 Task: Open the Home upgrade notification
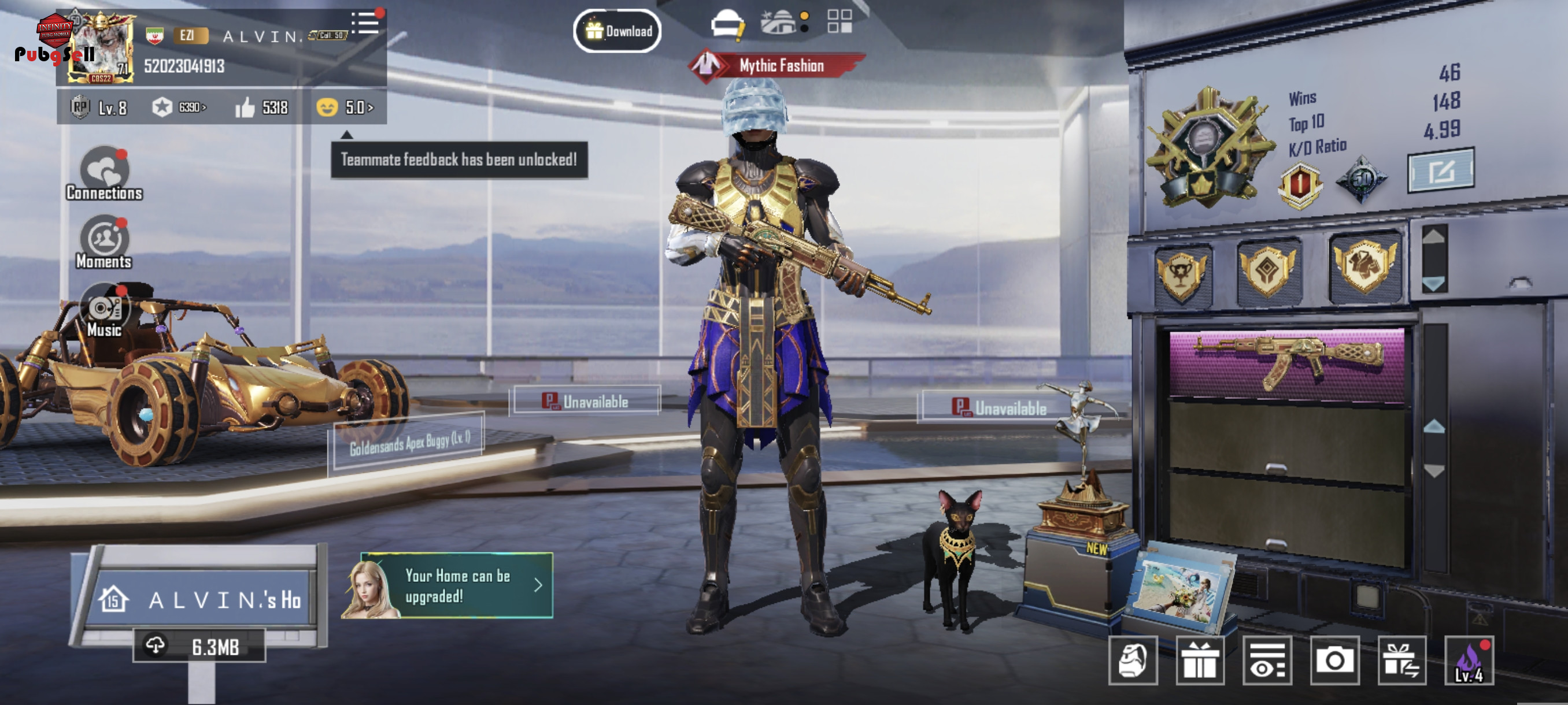pyautogui.click(x=448, y=585)
